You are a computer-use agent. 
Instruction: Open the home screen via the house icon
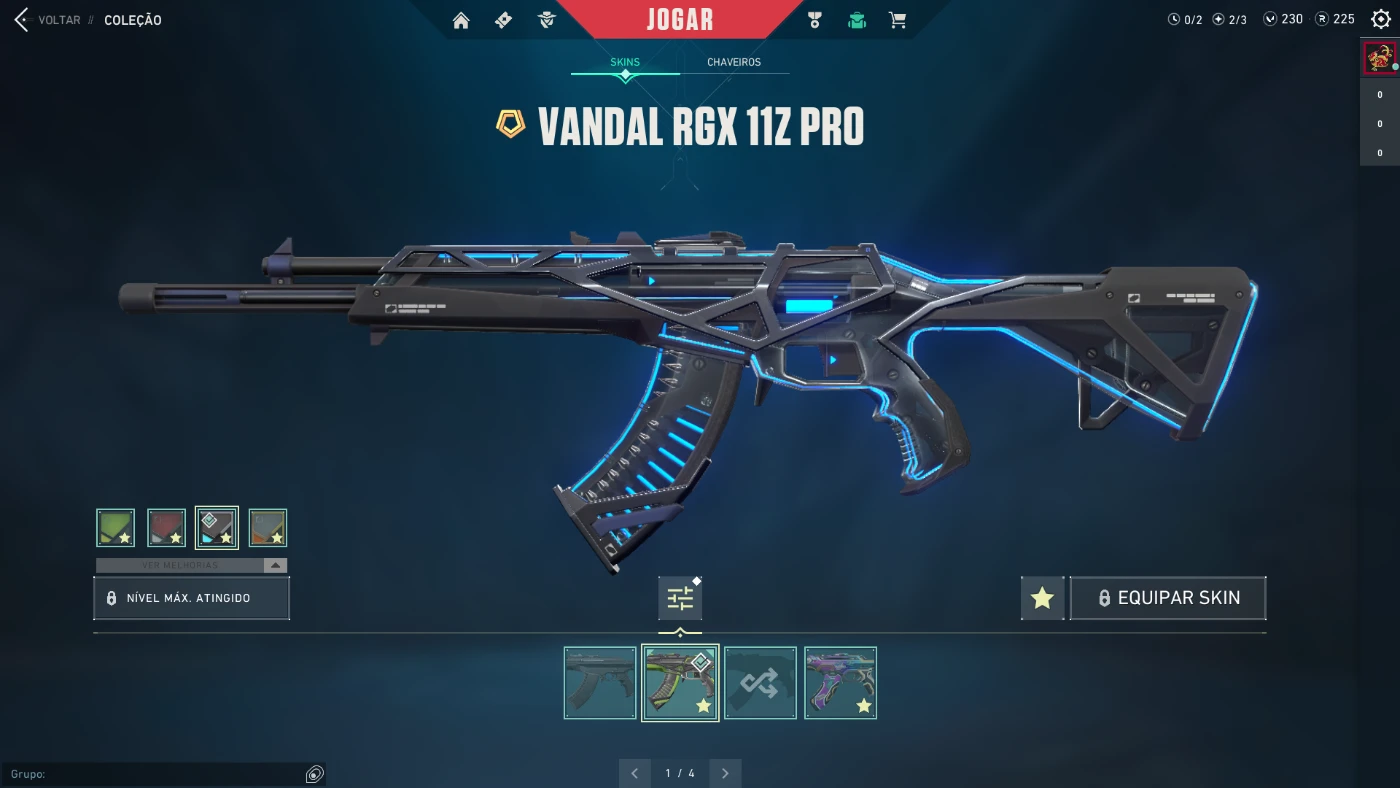[460, 19]
